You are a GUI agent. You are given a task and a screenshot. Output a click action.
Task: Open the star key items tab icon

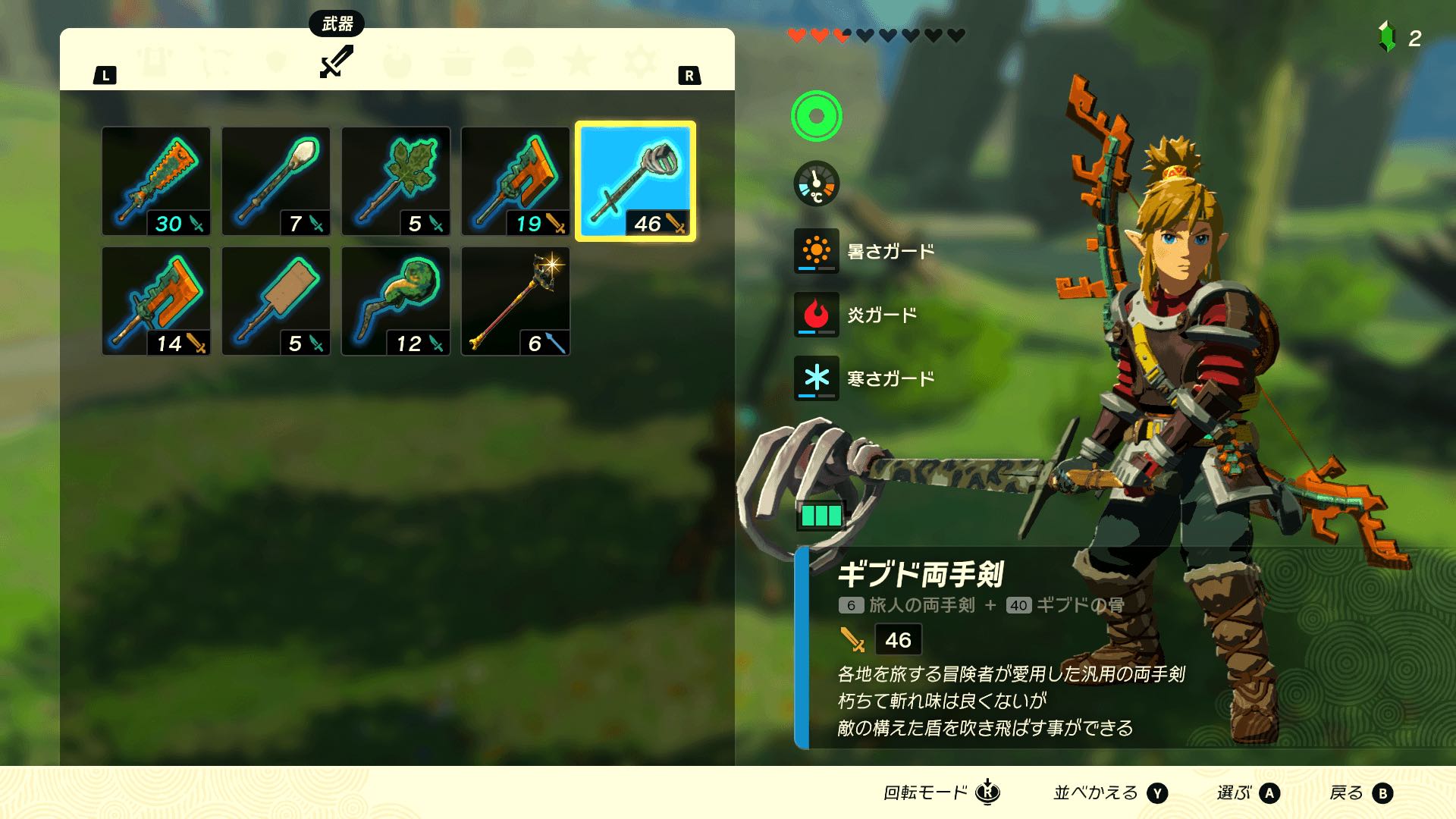579,62
